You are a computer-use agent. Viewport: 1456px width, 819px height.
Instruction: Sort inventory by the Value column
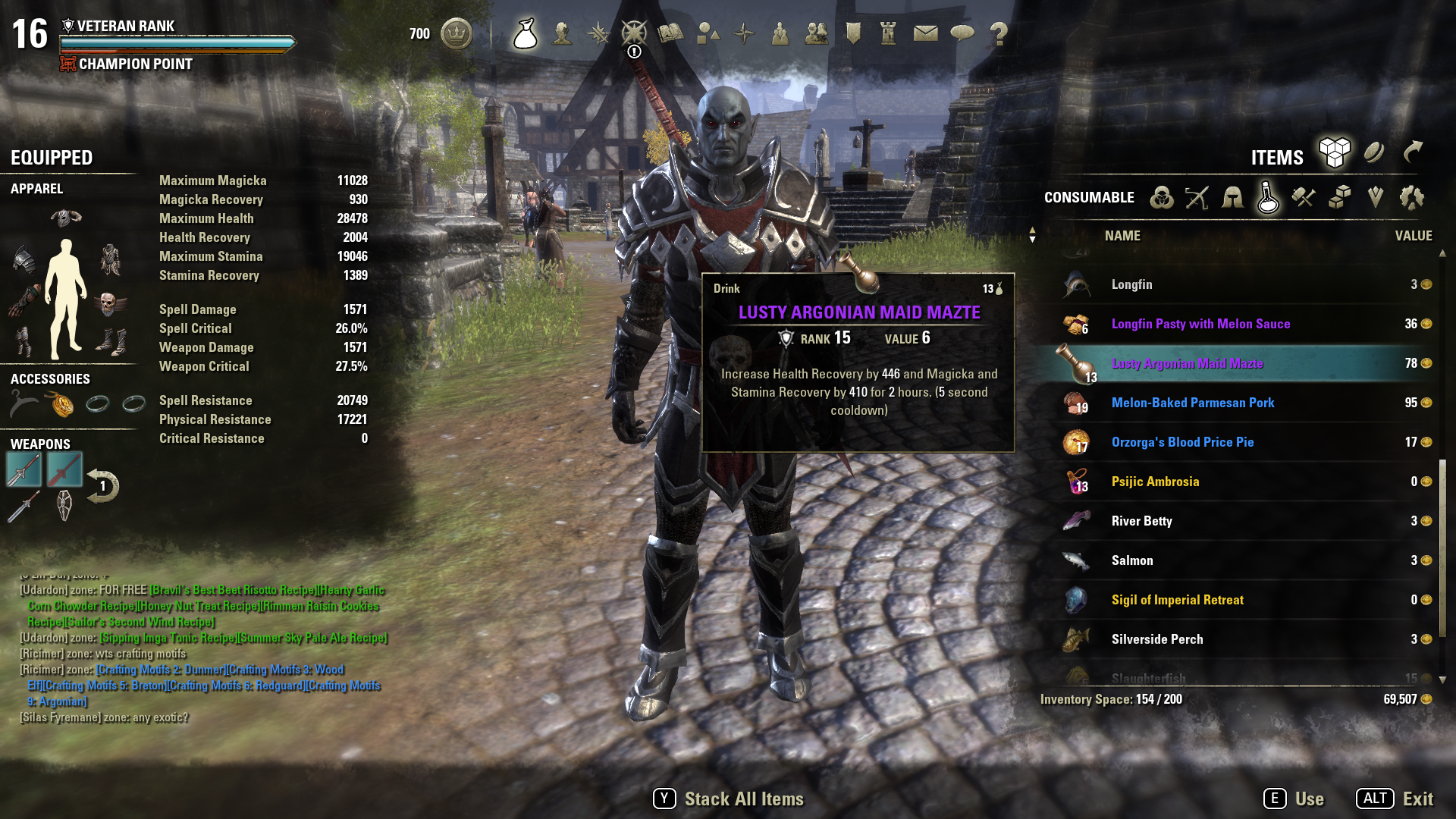coord(1413,236)
